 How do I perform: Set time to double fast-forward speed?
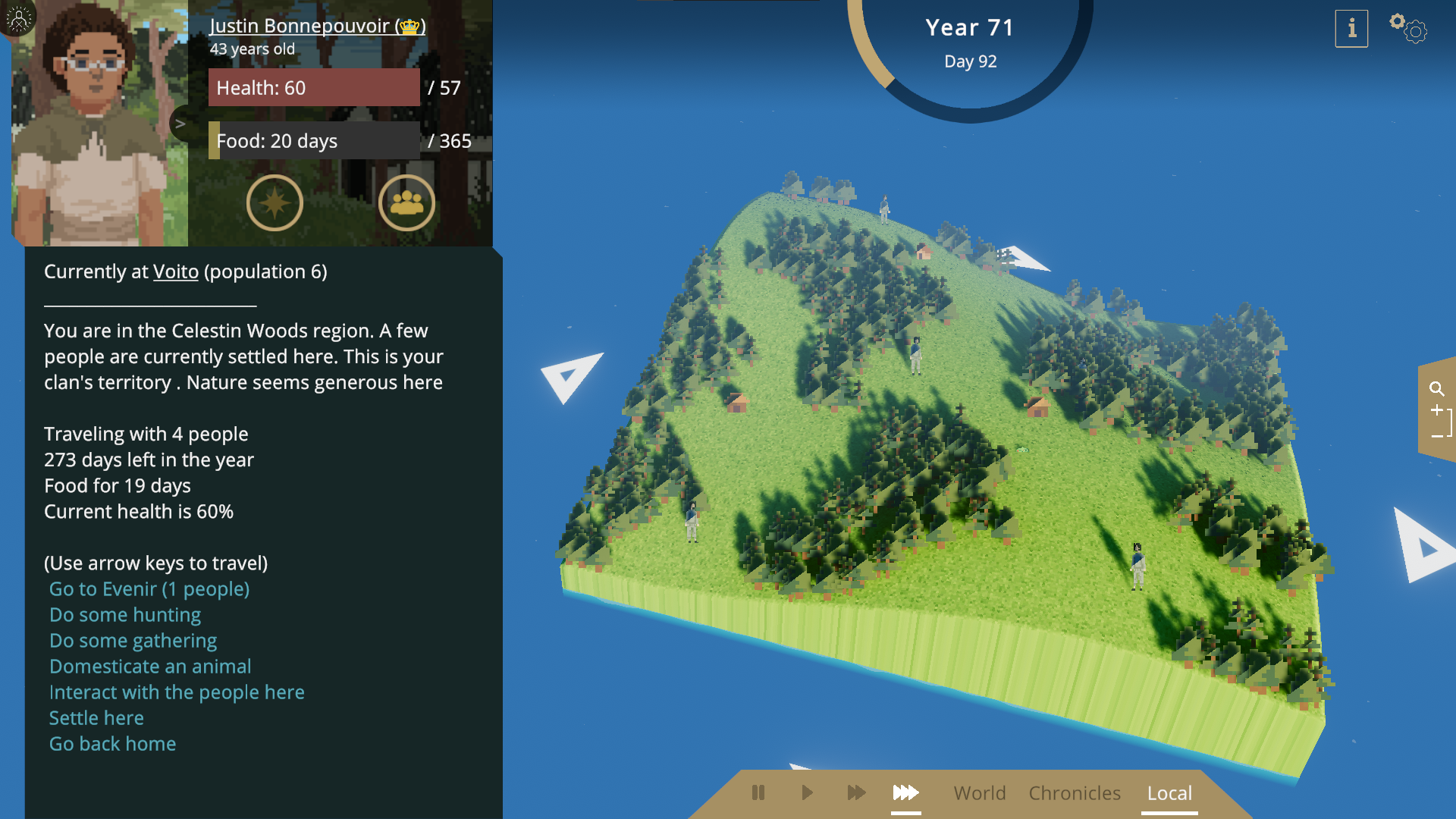point(856,793)
